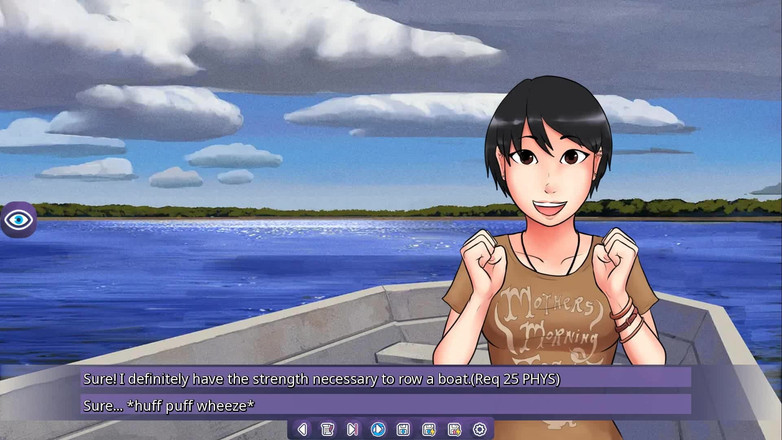Toggle the eye visibility icon

(x=18, y=219)
